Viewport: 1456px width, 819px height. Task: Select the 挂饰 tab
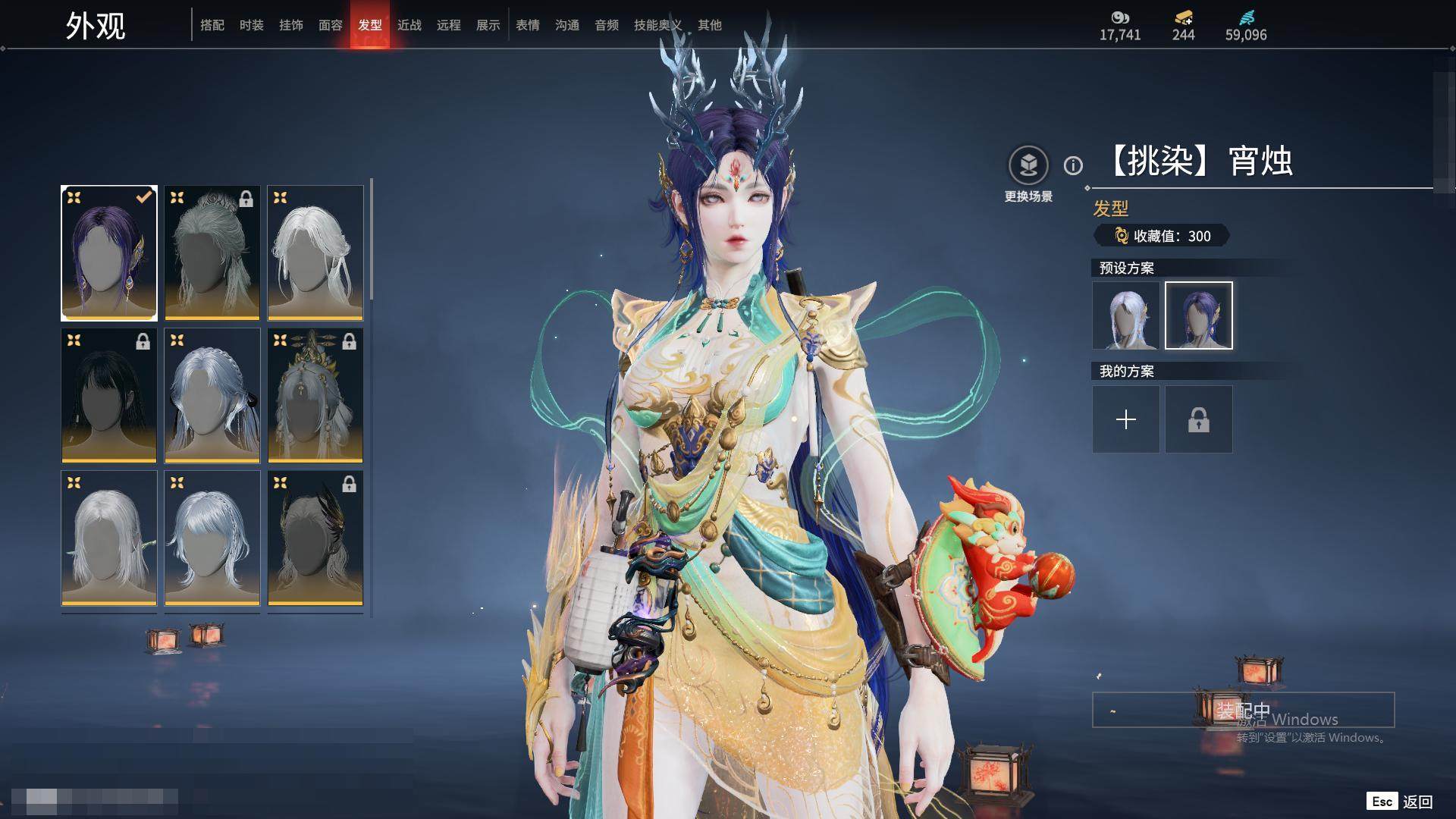pyautogui.click(x=291, y=25)
